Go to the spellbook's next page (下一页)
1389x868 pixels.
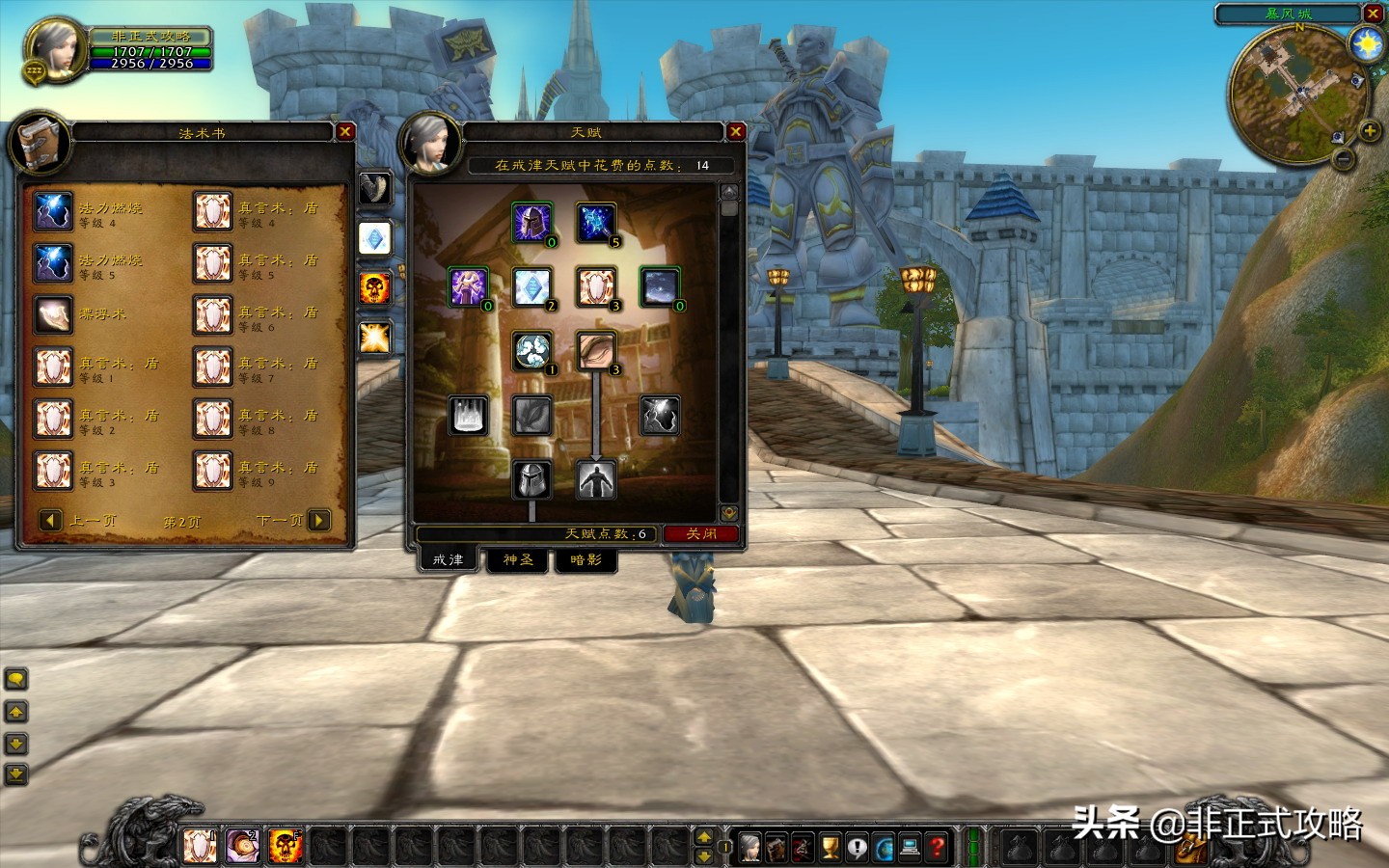(318, 520)
